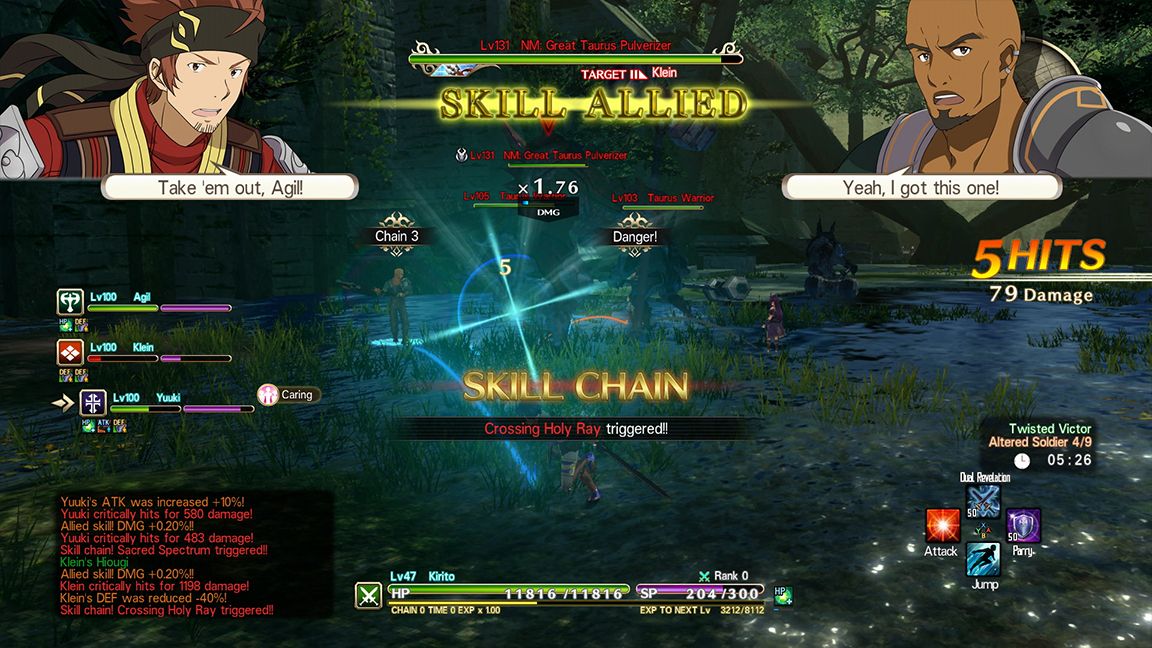Screen dimensions: 1152x648
Task: Inspect Kirito's HP regen buff icon
Action: click(x=783, y=595)
